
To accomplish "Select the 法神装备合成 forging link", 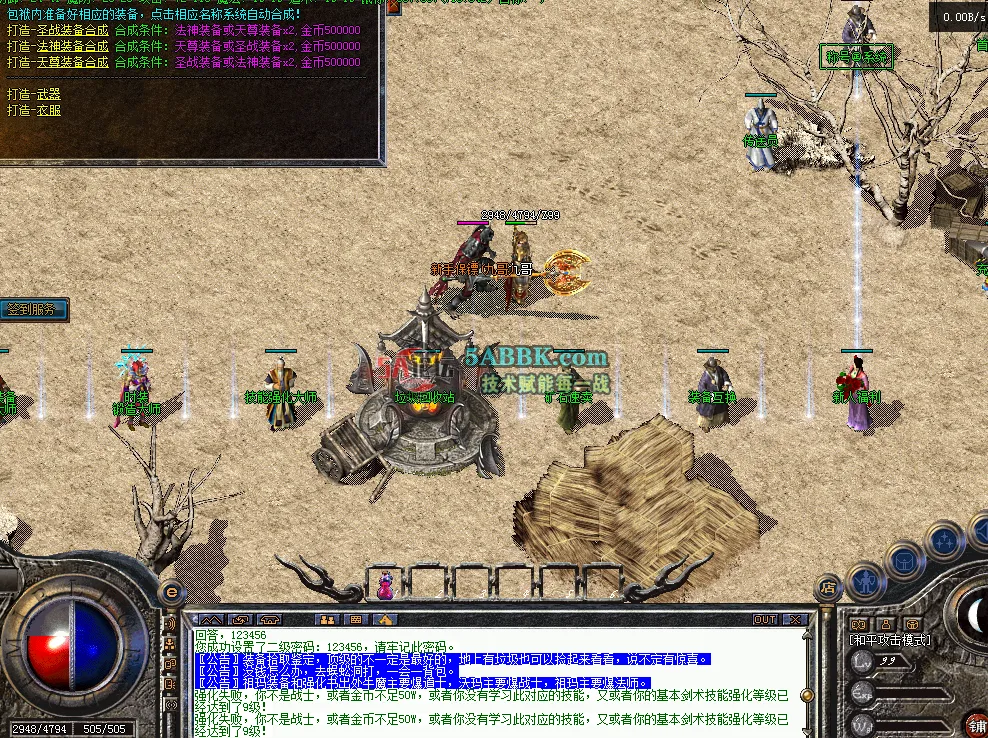I will [72, 46].
